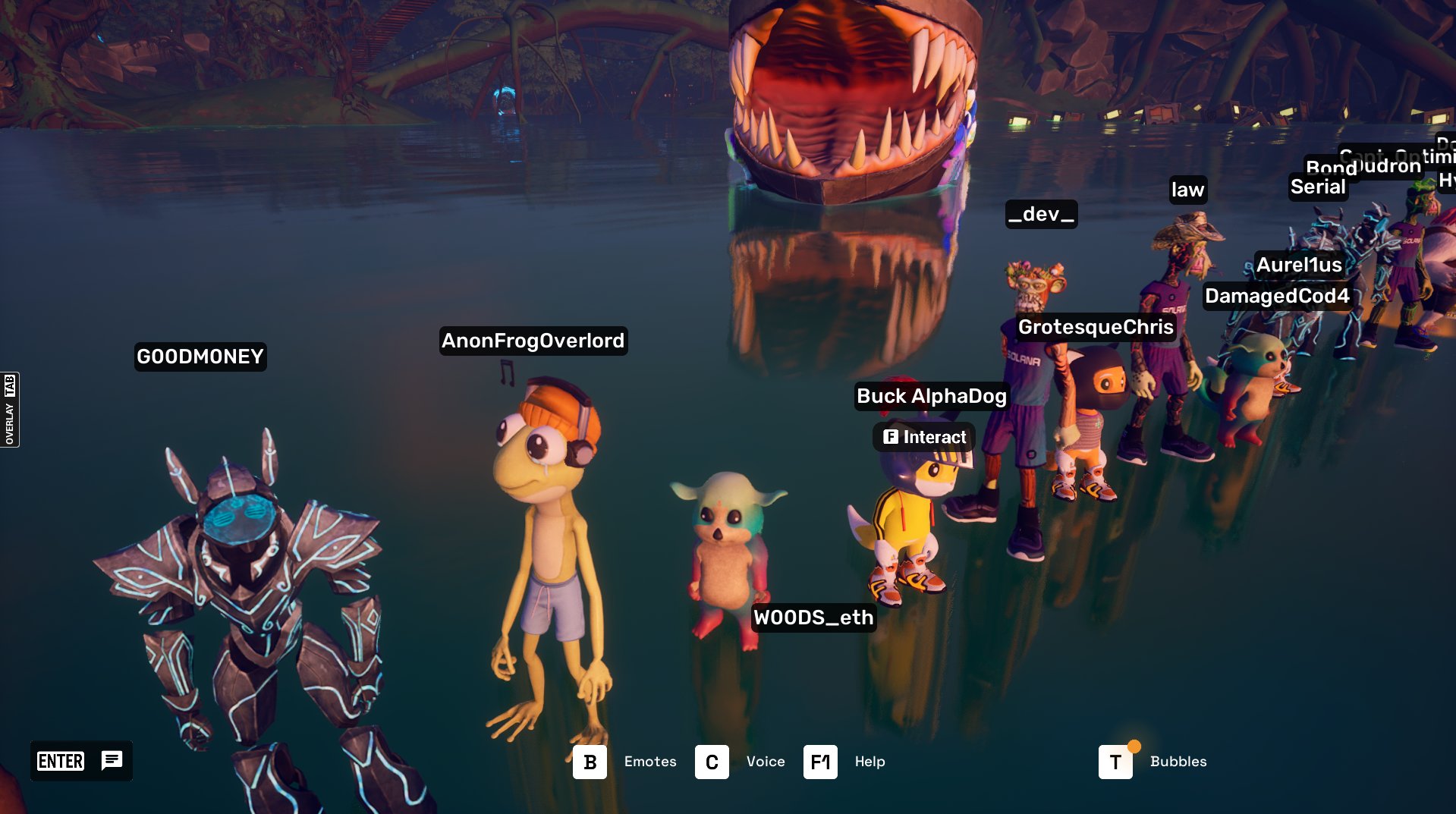Screen dimensions: 1456x814
Task: Open the chat box with the speech bubble button
Action: coord(112,760)
